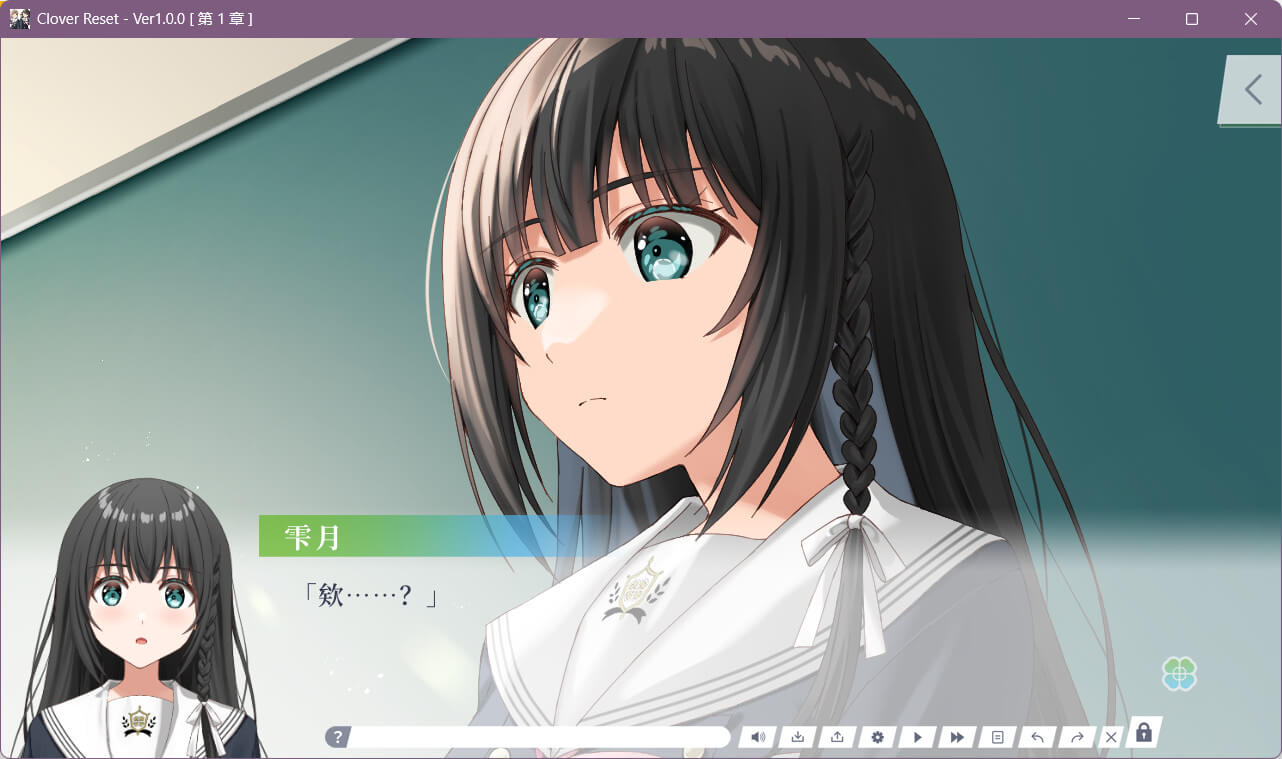Minimize the game window
Viewport: 1282px width, 759px height.
coord(1134,19)
